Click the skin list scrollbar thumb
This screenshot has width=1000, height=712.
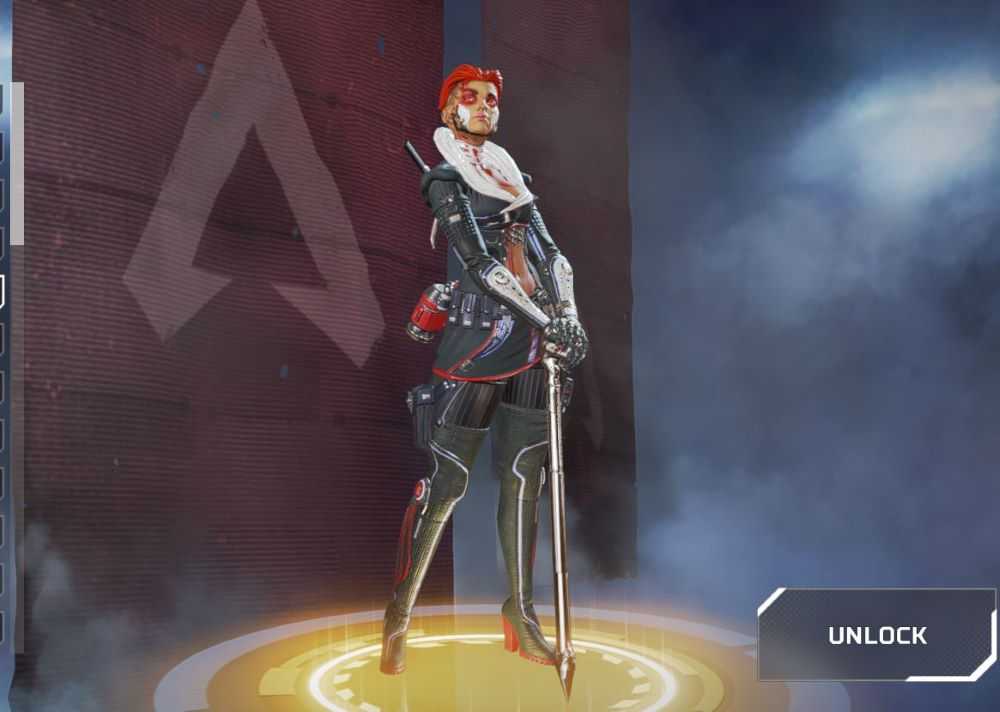17,165
